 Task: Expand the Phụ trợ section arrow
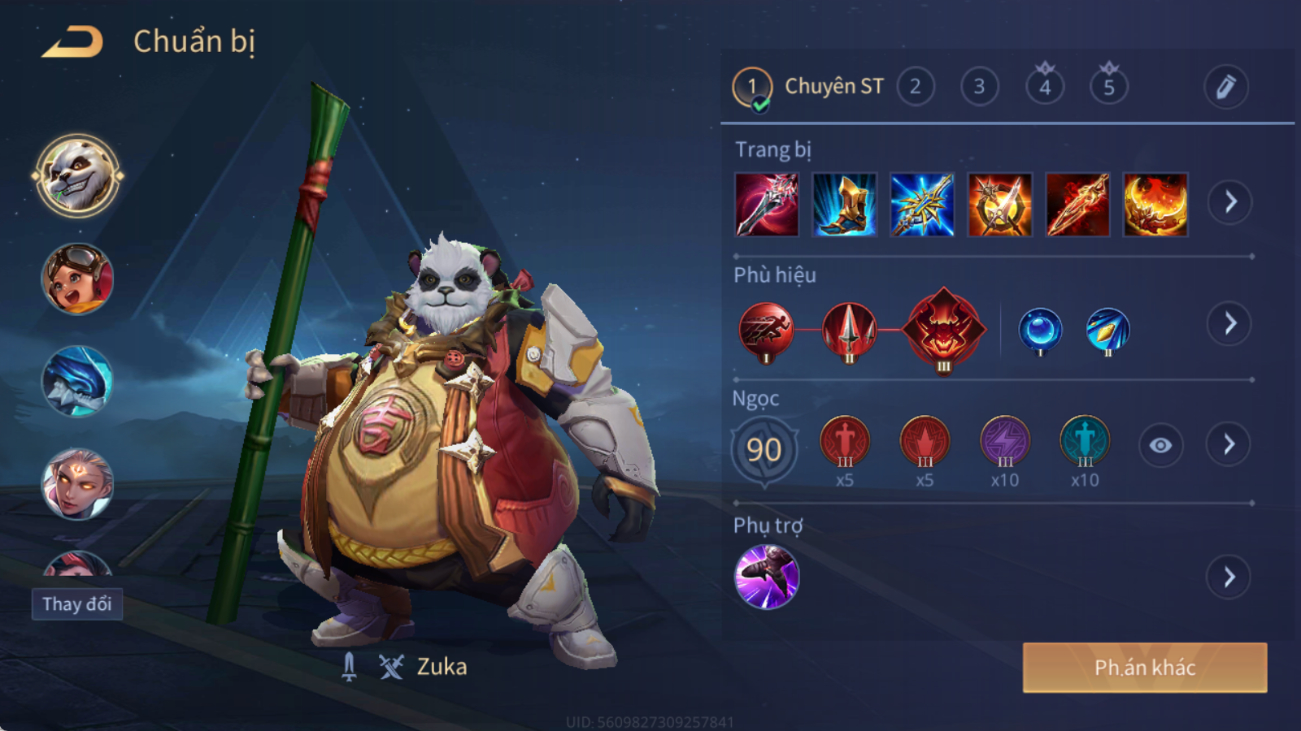point(1229,577)
